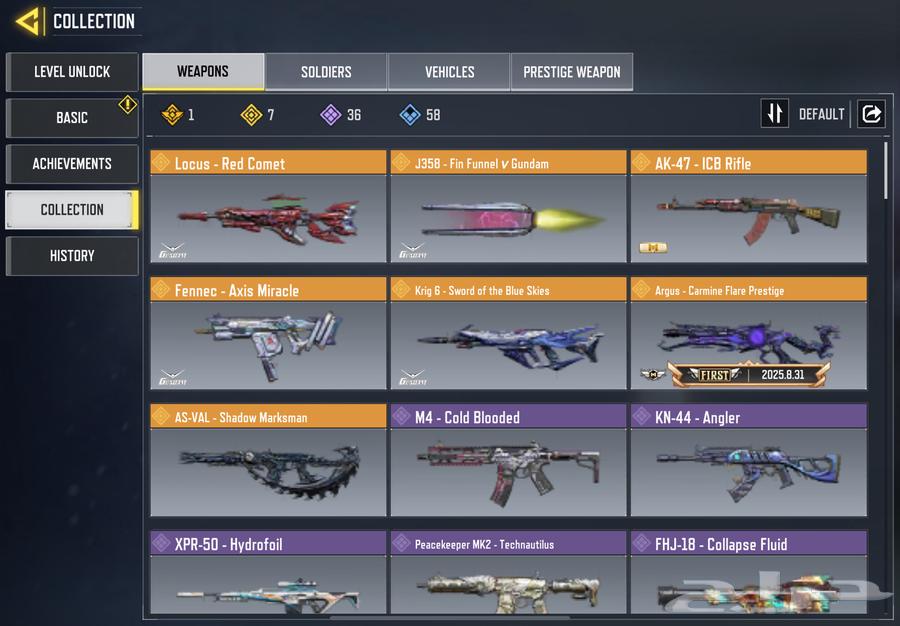Open the History section
Screen dimensions: 900x626
(x=72, y=256)
